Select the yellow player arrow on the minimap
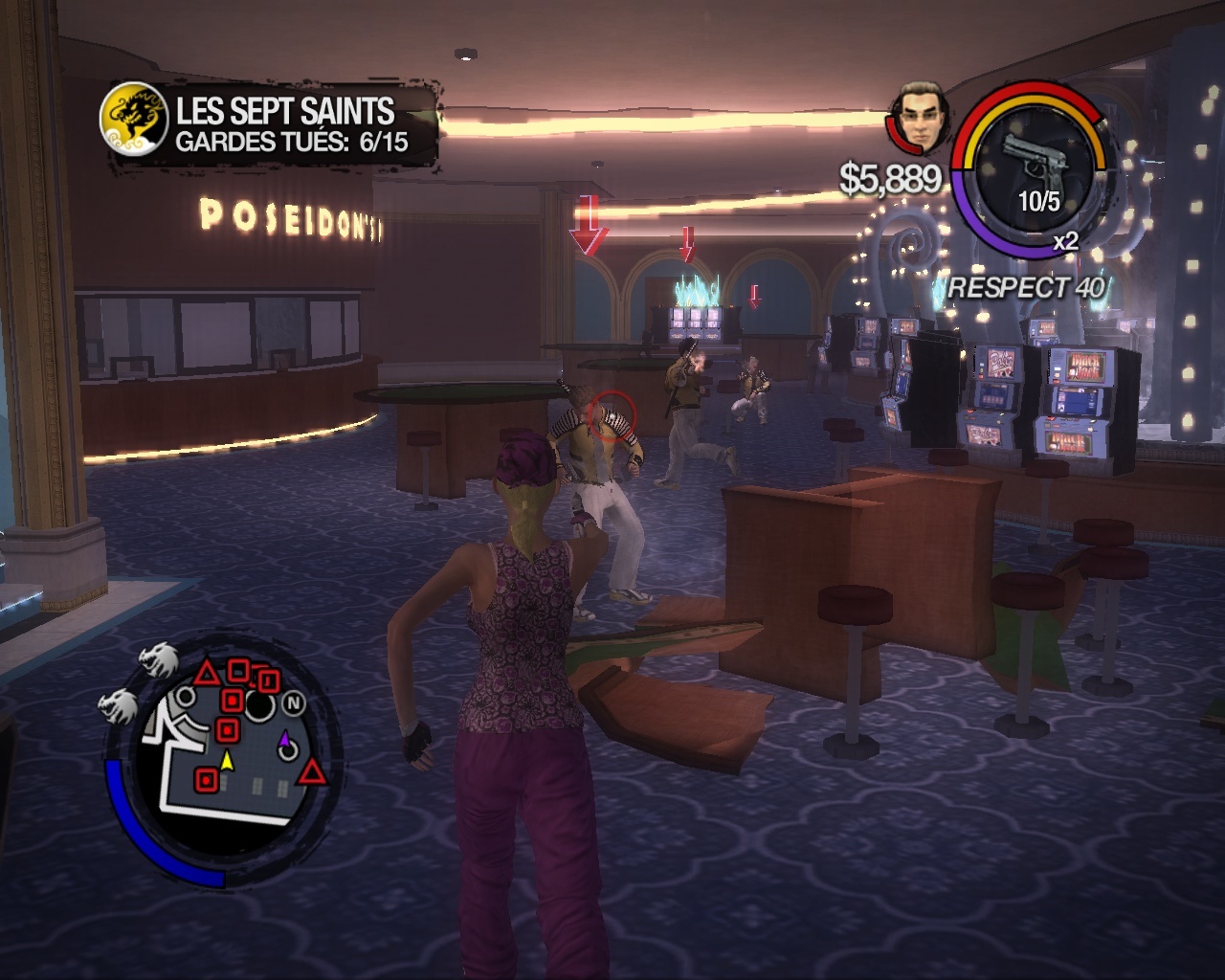 [x=227, y=762]
